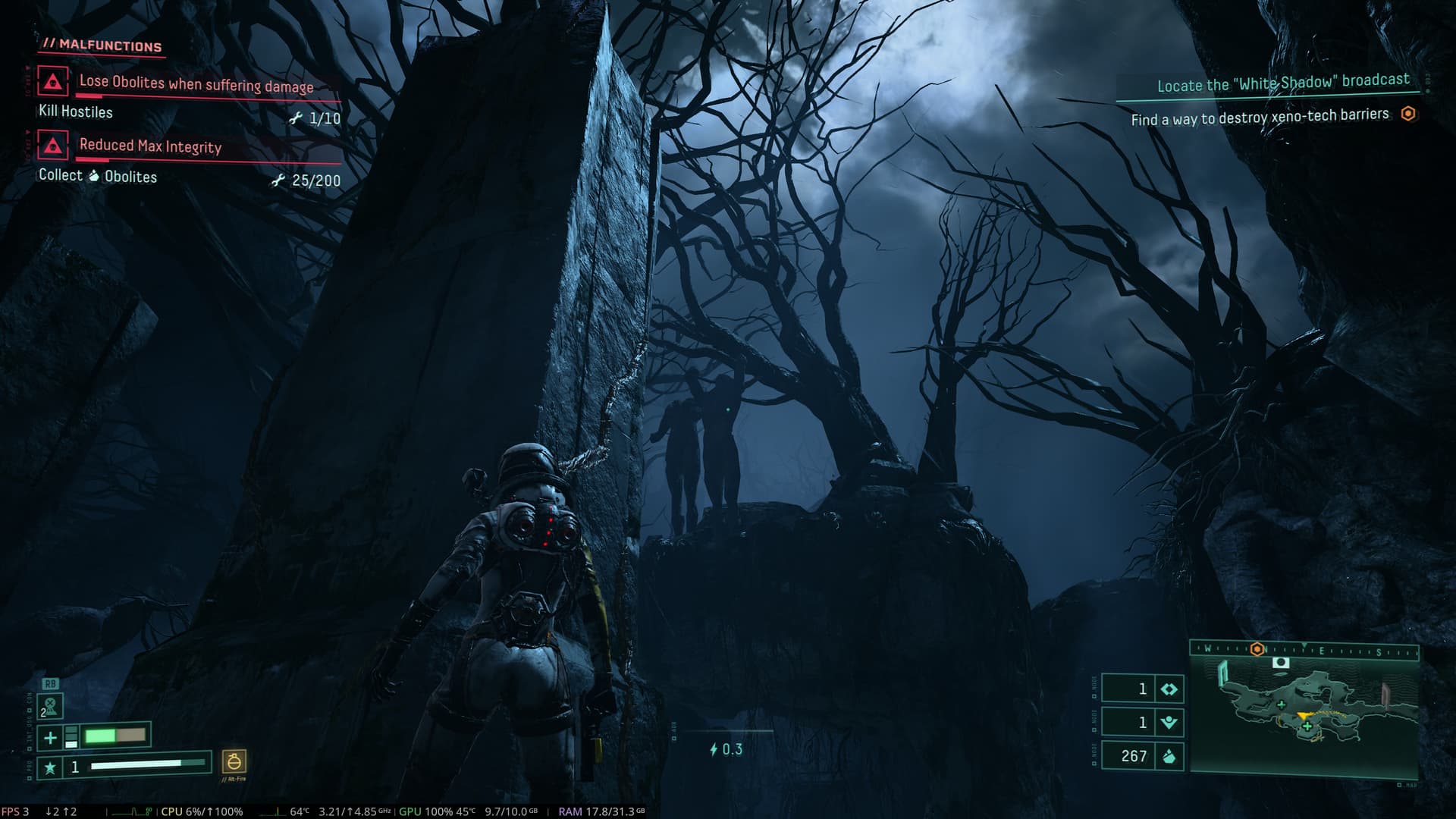Click the orange objective marker on the compass
The image size is (1456, 819).
coord(1257,650)
